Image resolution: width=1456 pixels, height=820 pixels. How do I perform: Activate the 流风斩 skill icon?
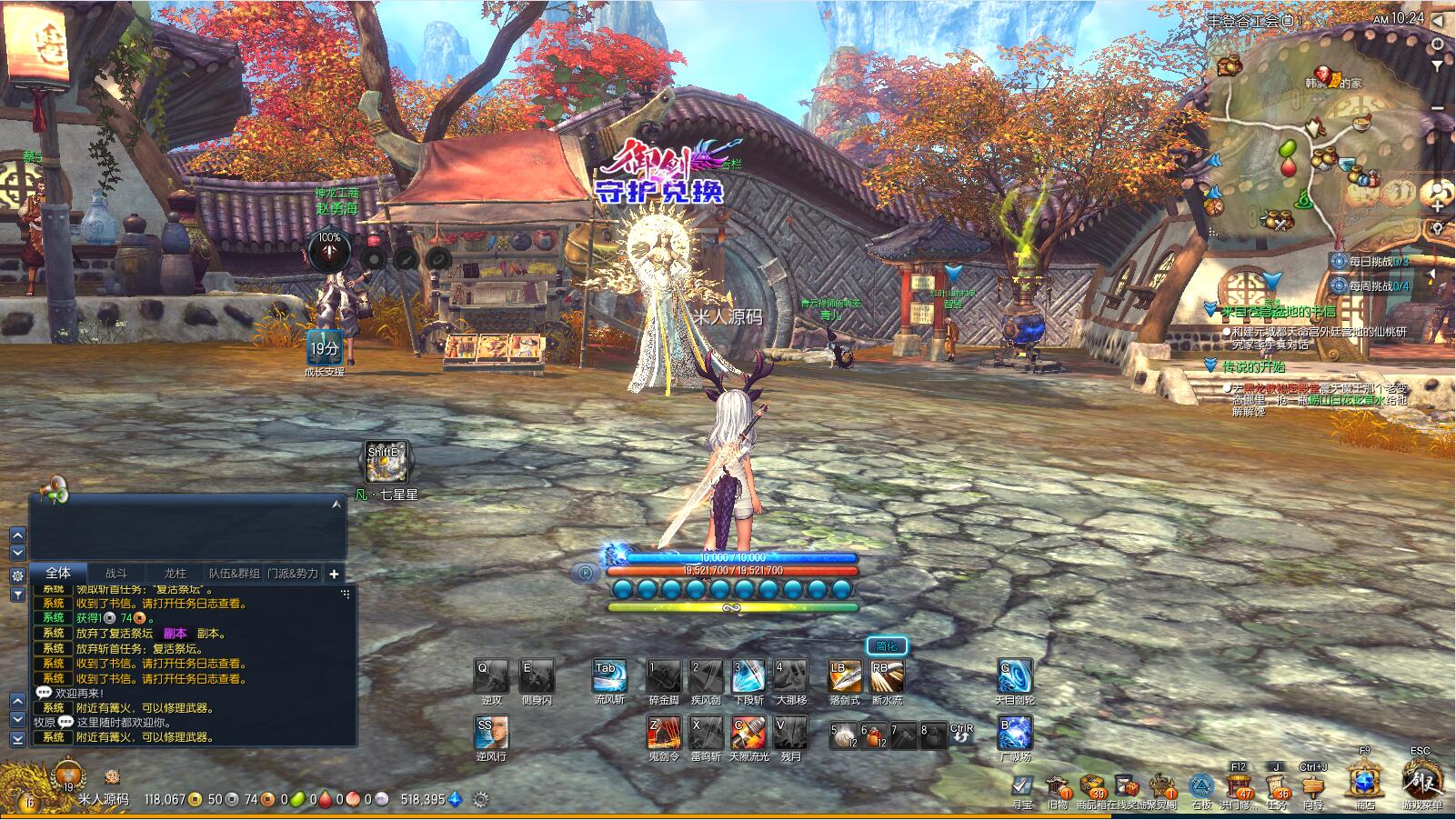(x=609, y=677)
